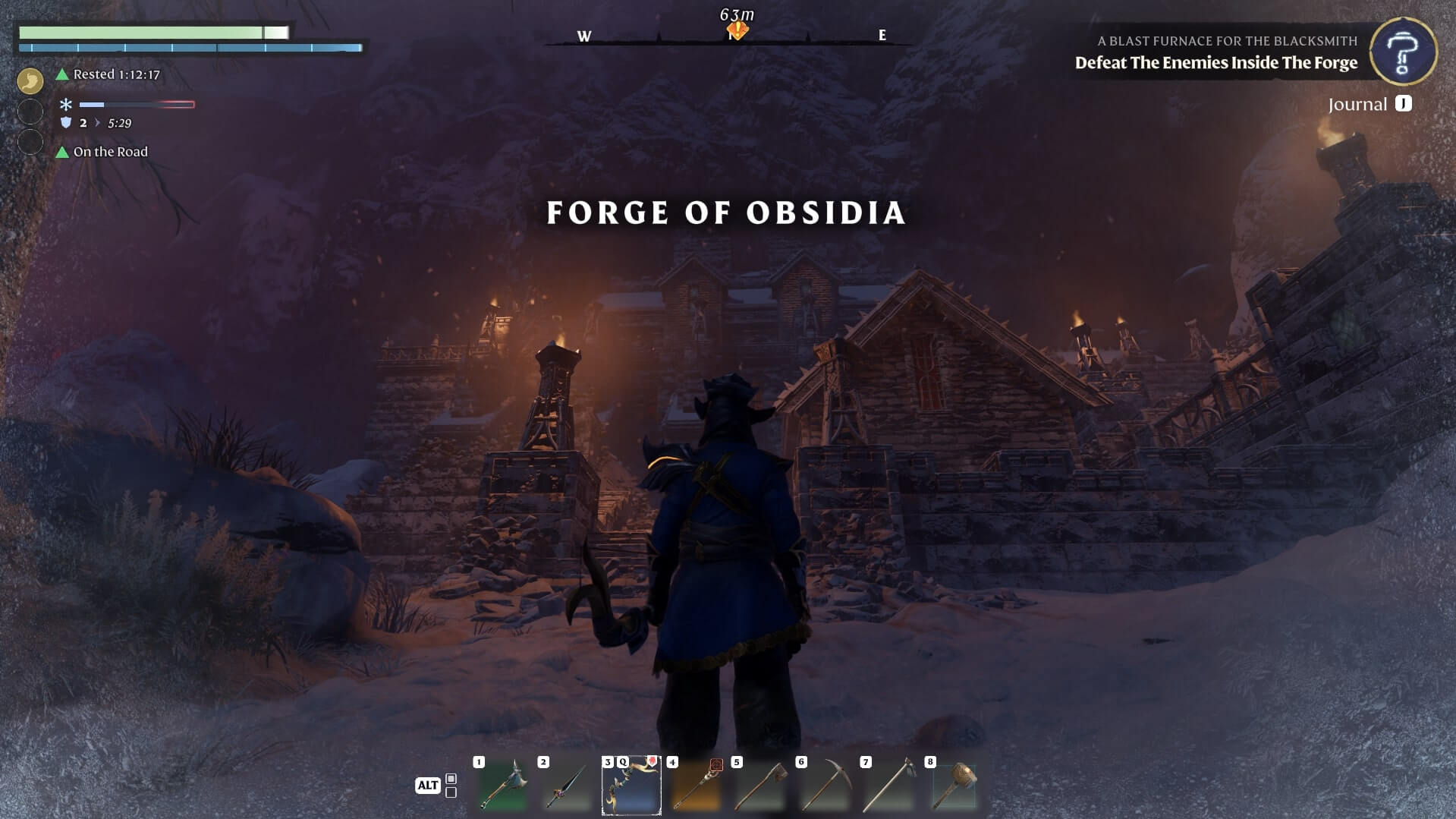The width and height of the screenshot is (1456, 819).
Task: Toggle the hotbar row switch indicator
Action: coord(451,786)
